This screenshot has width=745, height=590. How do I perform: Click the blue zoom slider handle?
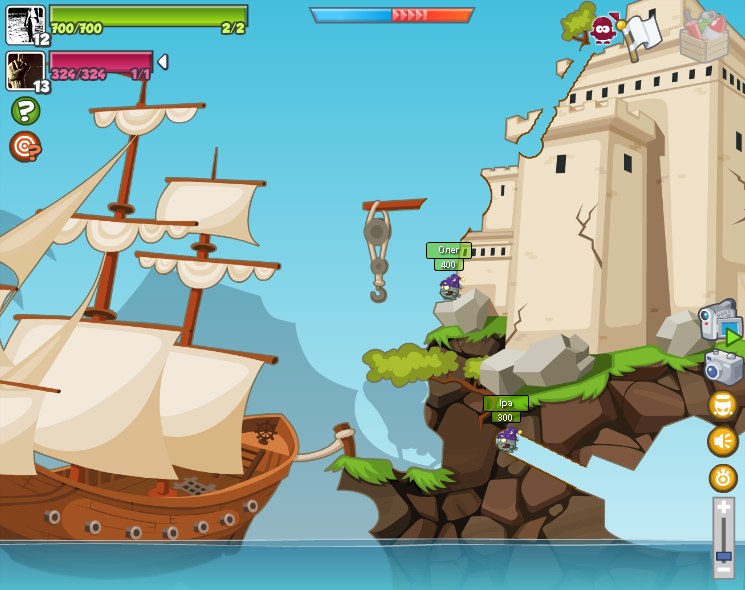723,556
